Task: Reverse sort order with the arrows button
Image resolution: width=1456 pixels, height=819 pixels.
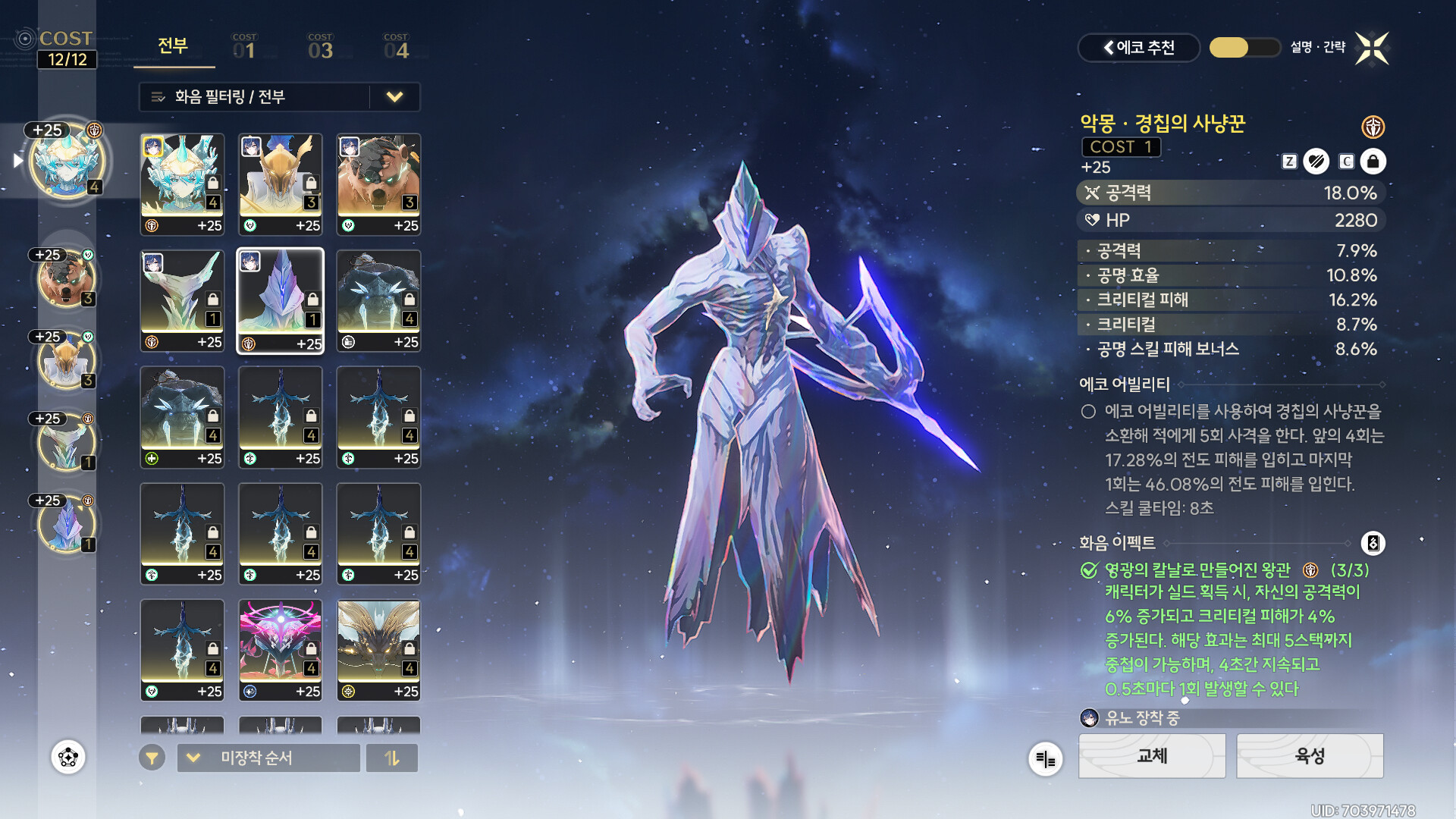Action: pyautogui.click(x=392, y=758)
